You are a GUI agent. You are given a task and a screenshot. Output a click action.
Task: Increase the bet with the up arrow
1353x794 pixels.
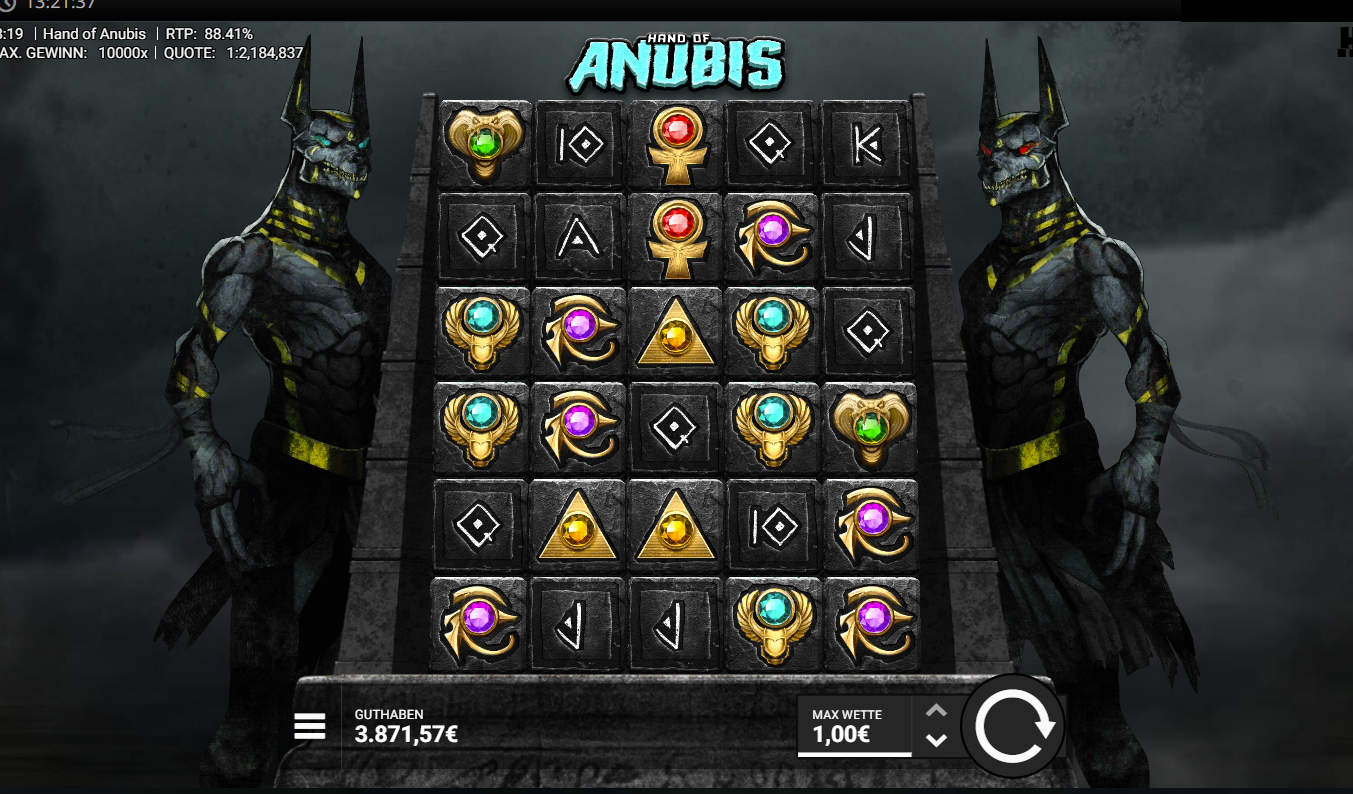click(937, 709)
